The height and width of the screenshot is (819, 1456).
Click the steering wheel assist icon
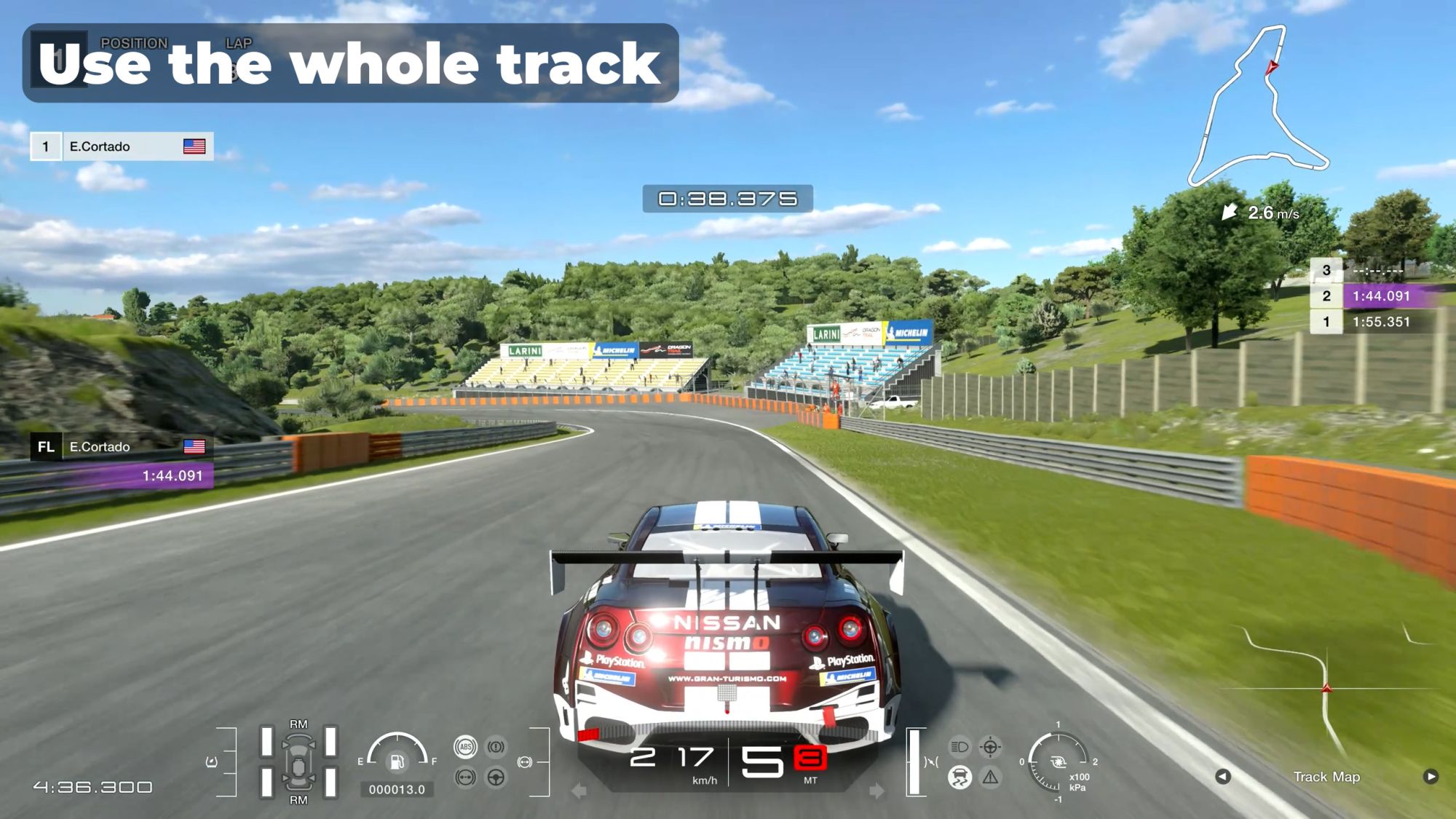pos(496,778)
